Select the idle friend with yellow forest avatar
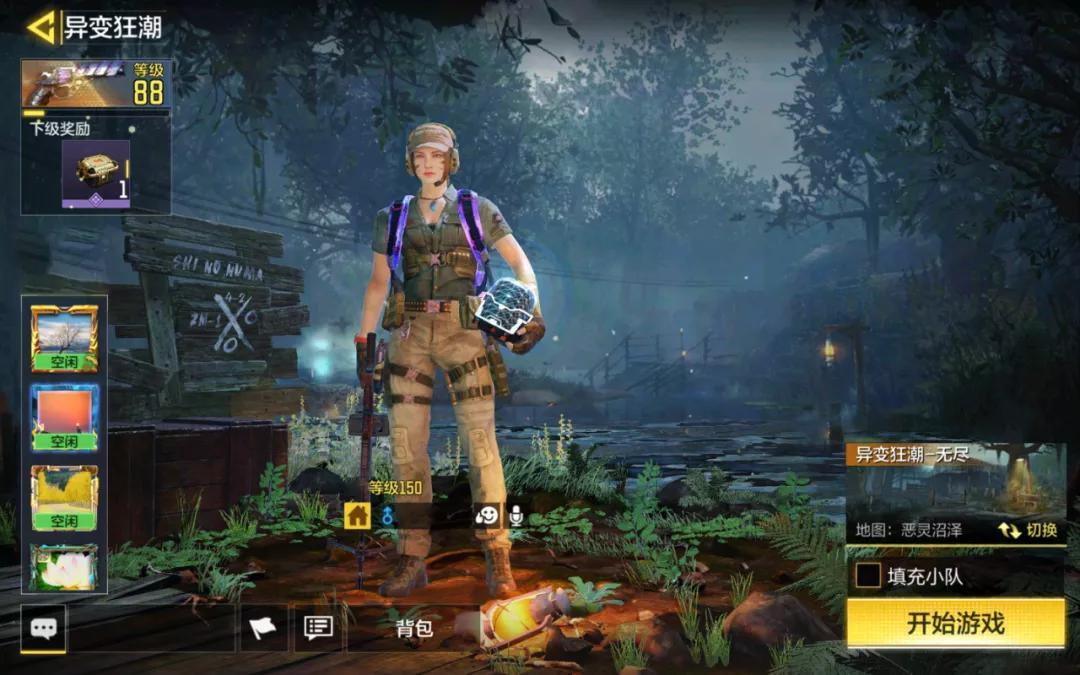This screenshot has width=1080, height=675. coord(65,497)
